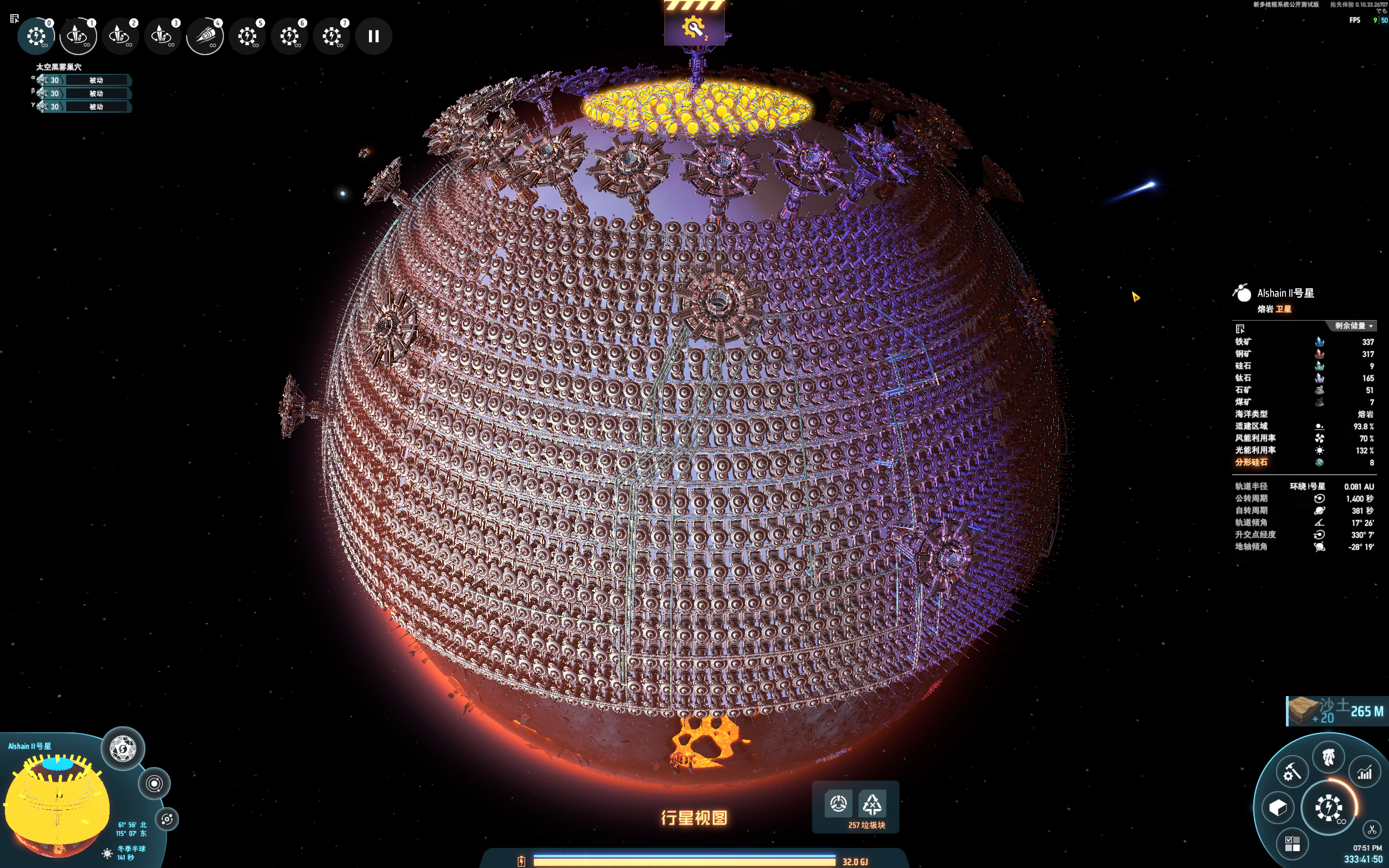Screen dimensions: 1389x868
Task: Open the checklist grid icon
Action: coord(1292,843)
